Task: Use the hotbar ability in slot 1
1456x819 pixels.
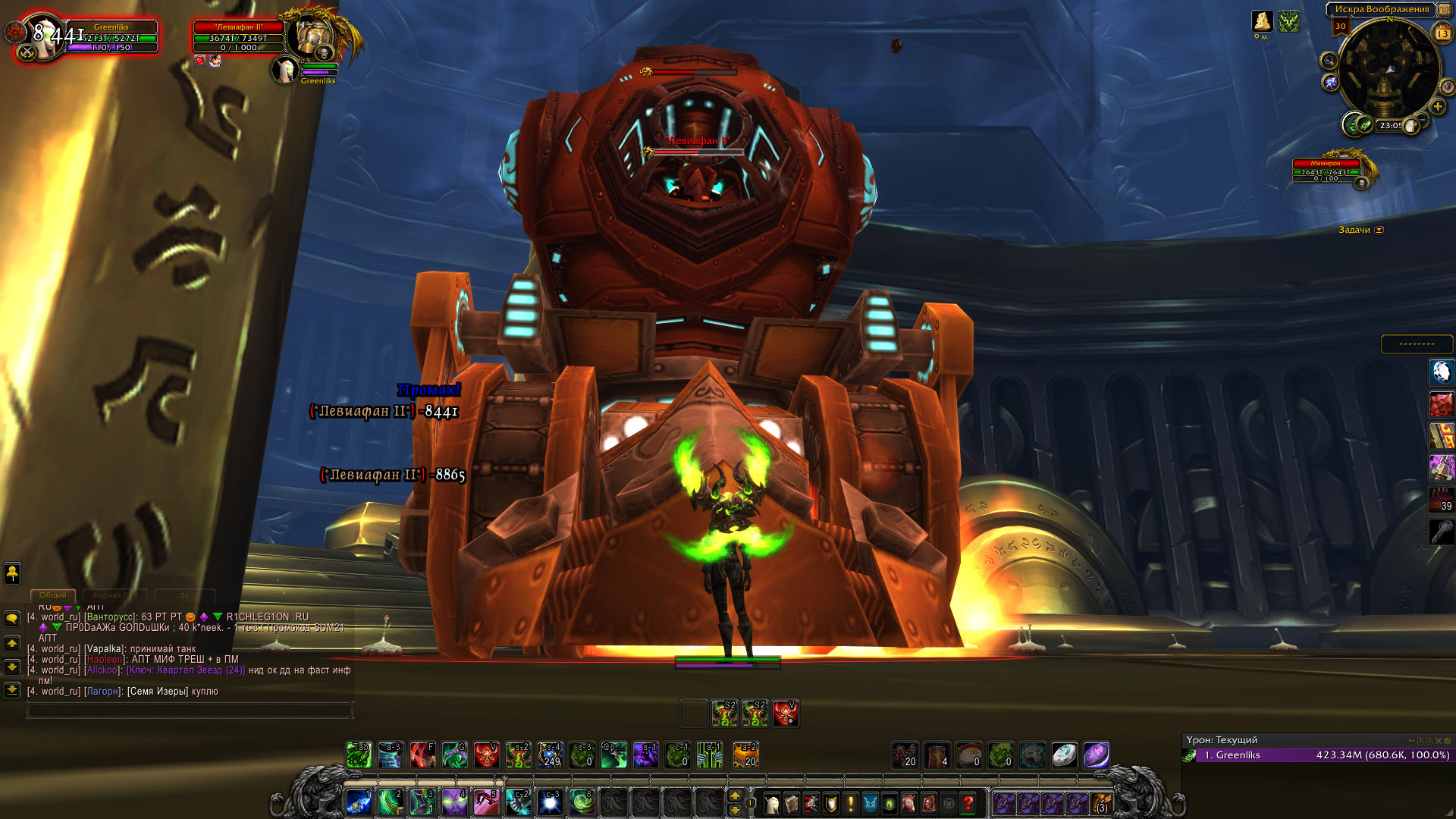Action: click(x=359, y=802)
